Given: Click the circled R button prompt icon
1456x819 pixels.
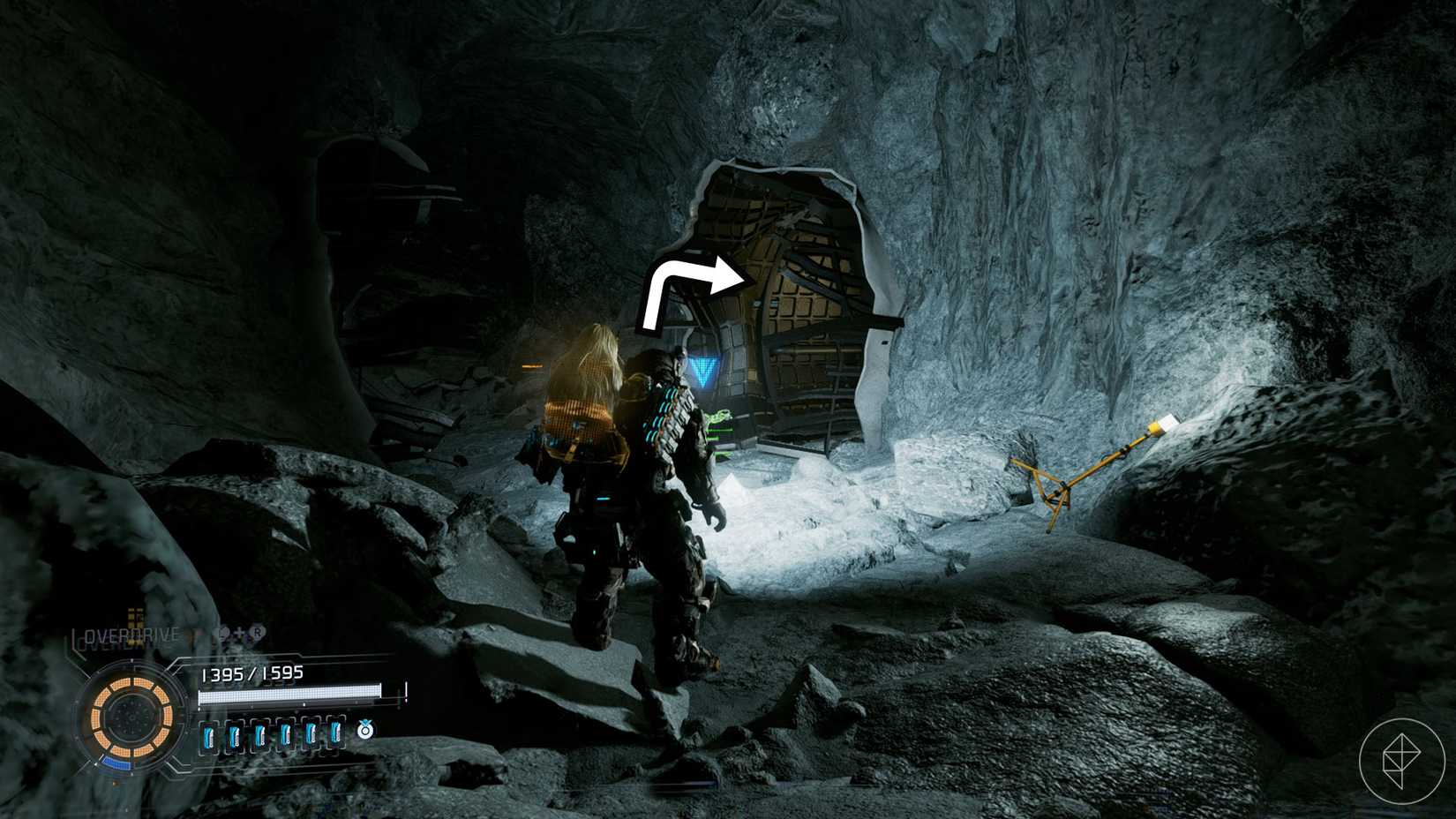Looking at the screenshot, I should point(257,632).
